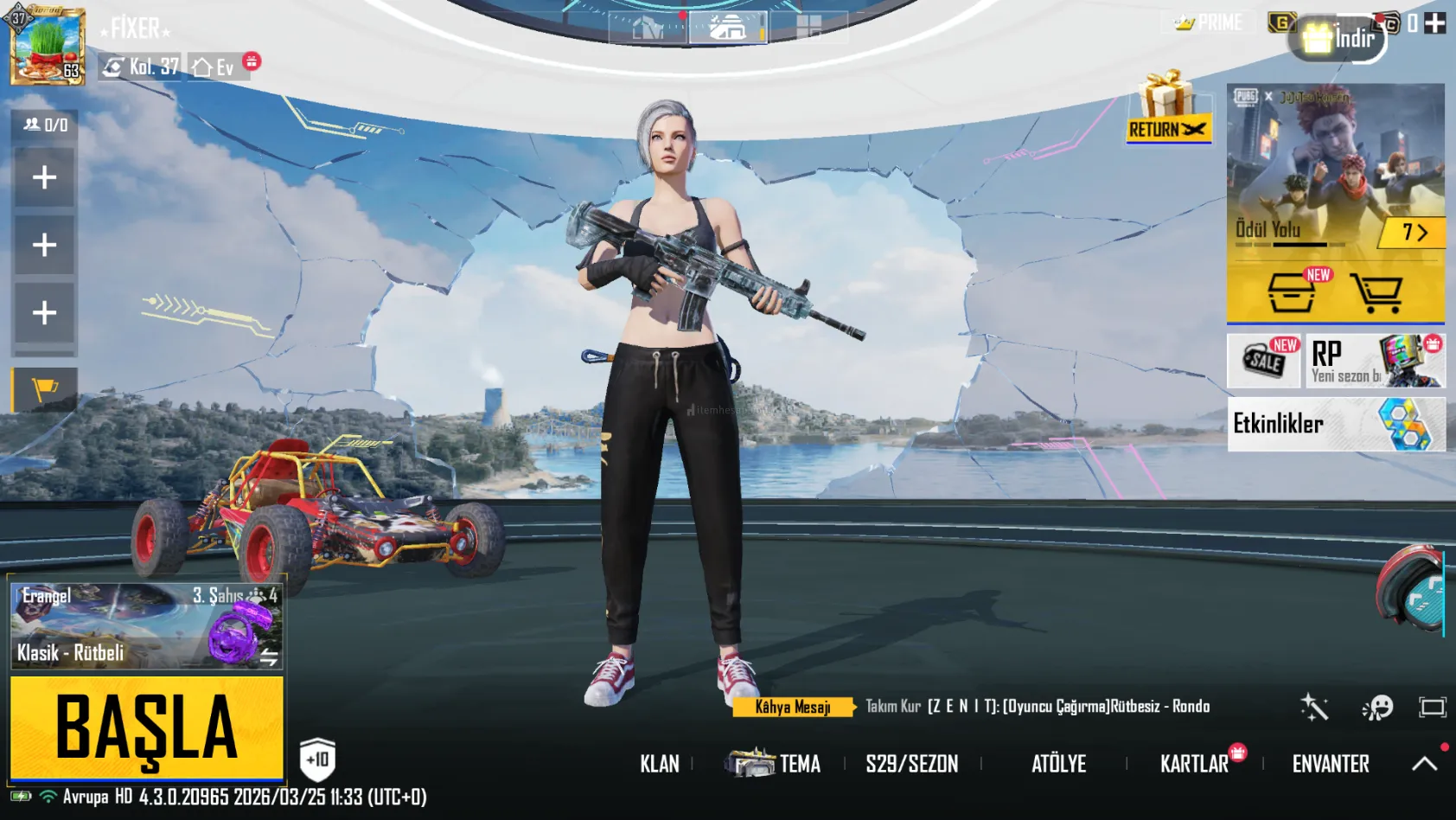The width and height of the screenshot is (1456, 820).
Task: Open the Ev home button
Action: 214,67
